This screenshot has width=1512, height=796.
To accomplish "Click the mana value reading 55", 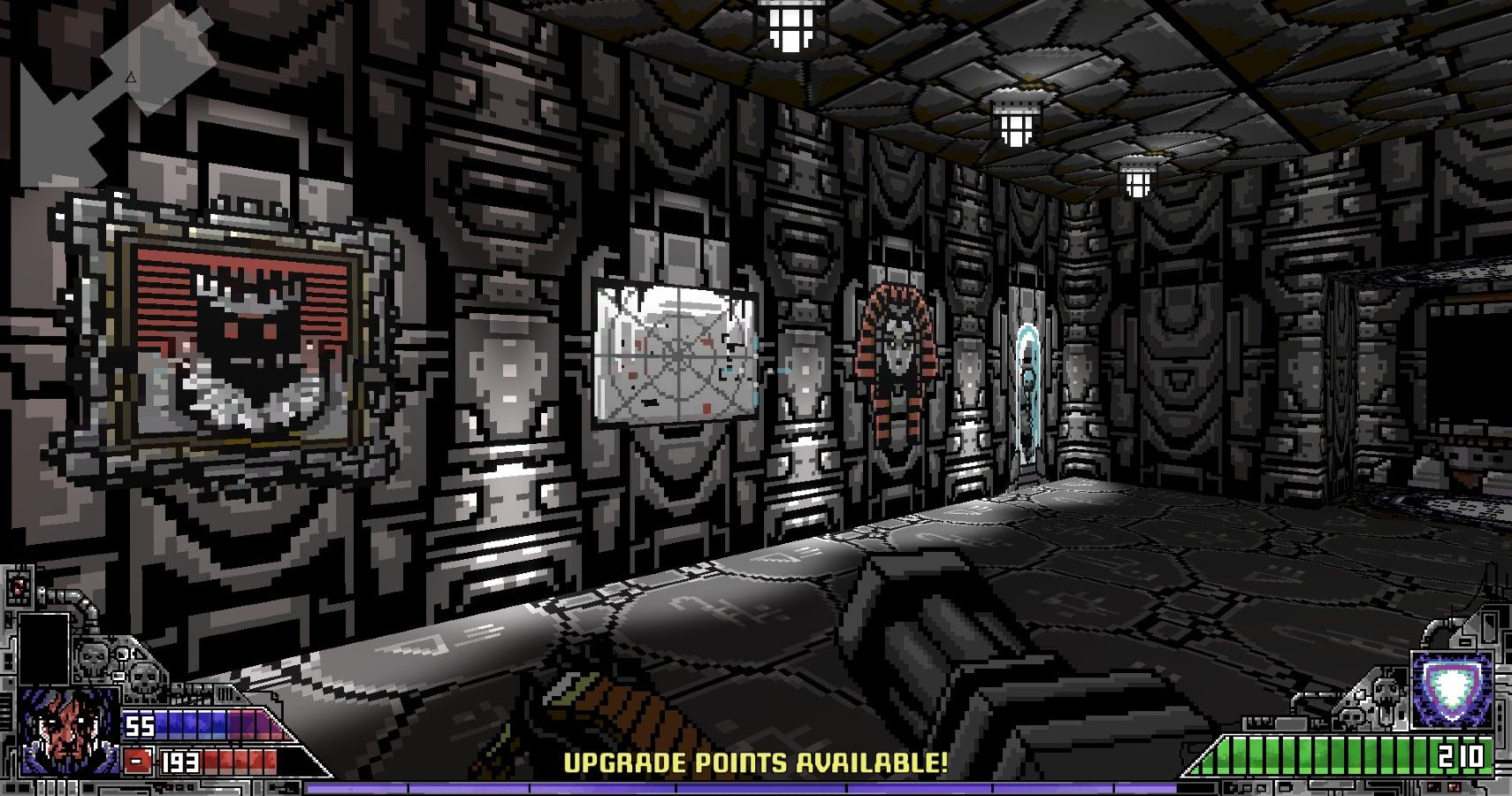I will point(140,726).
